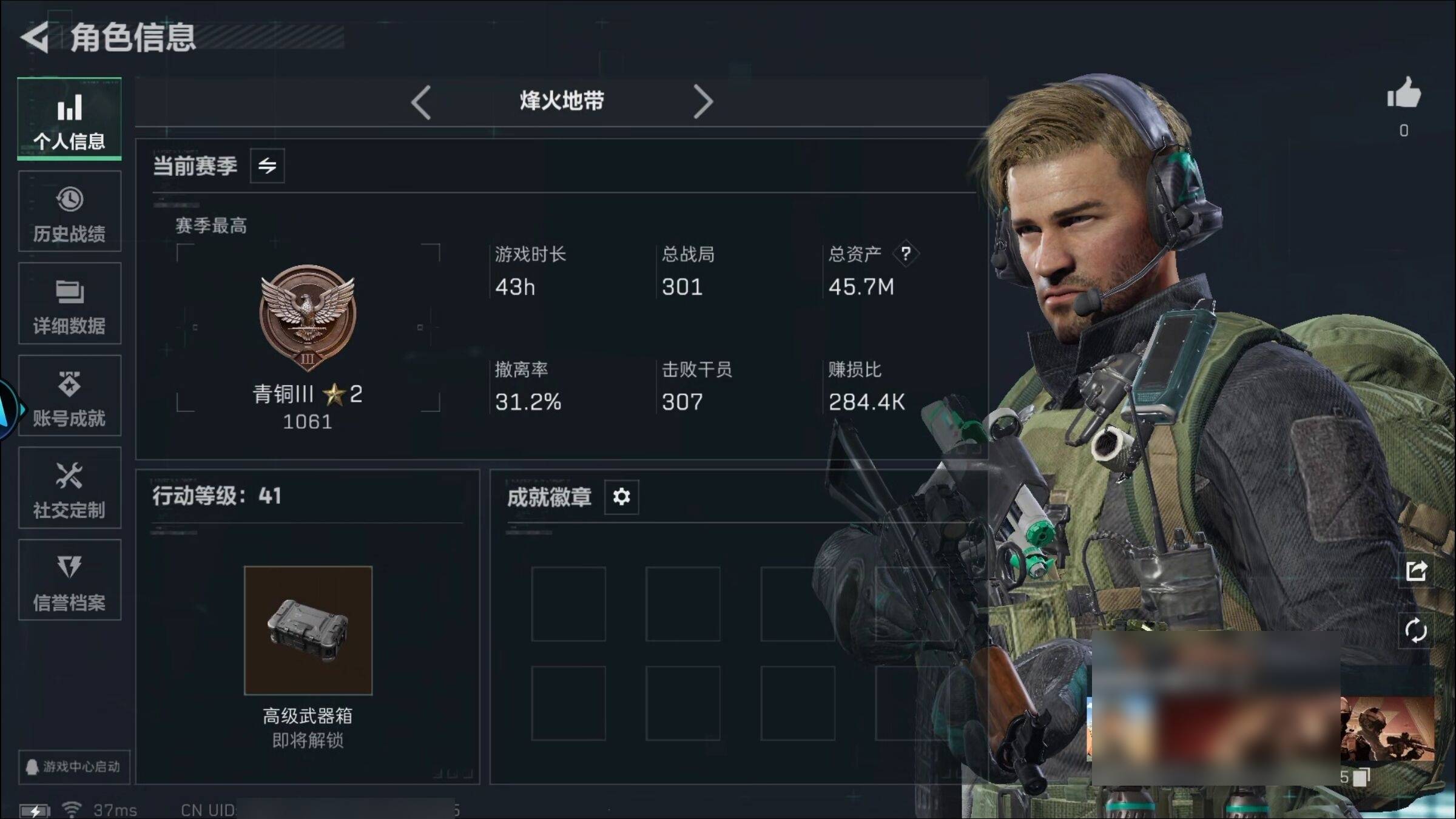The image size is (1456, 819).
Task: View the 信誉档案 tab
Action: (x=69, y=581)
